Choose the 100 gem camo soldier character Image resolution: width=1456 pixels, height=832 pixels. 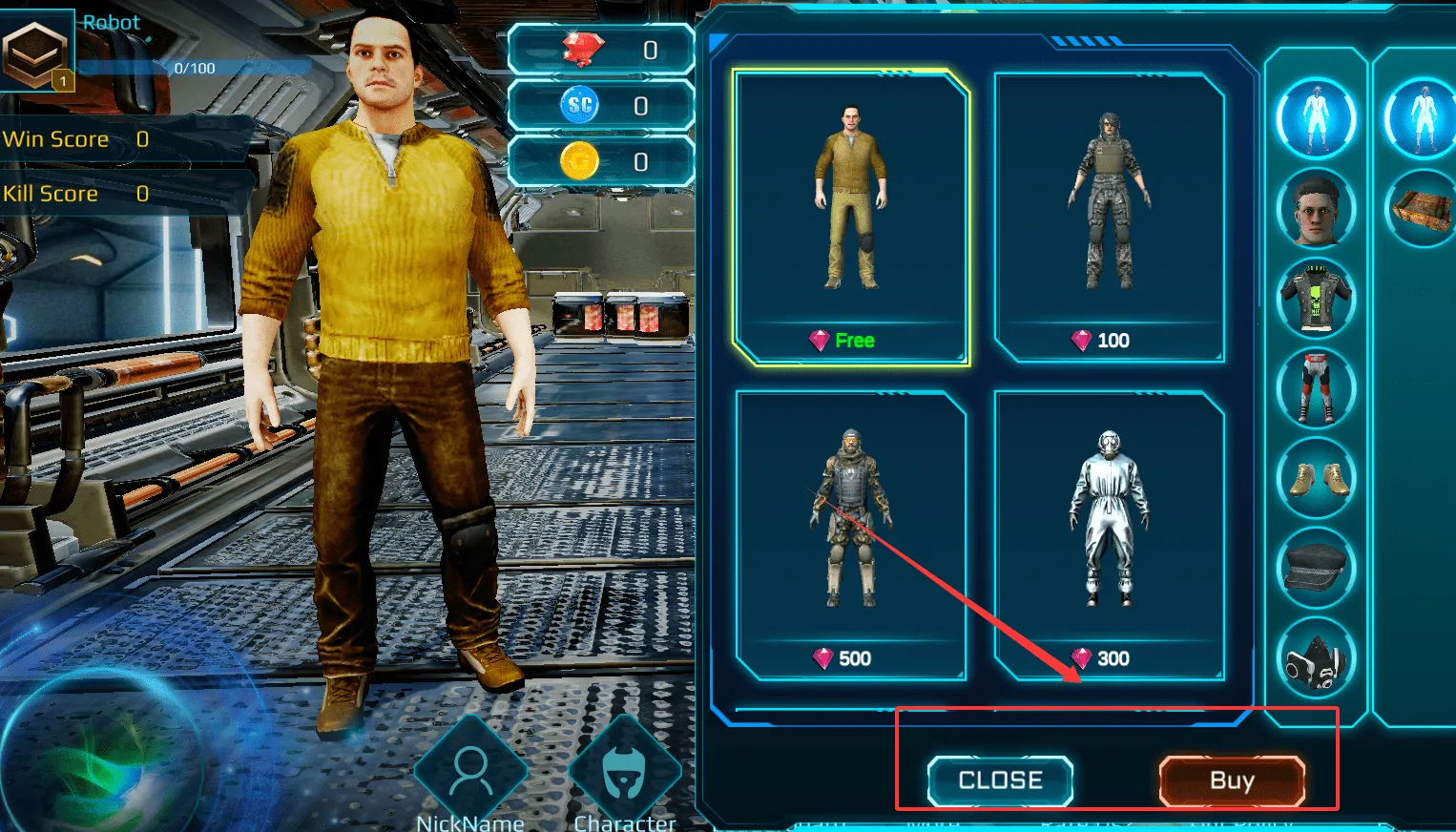(1109, 218)
